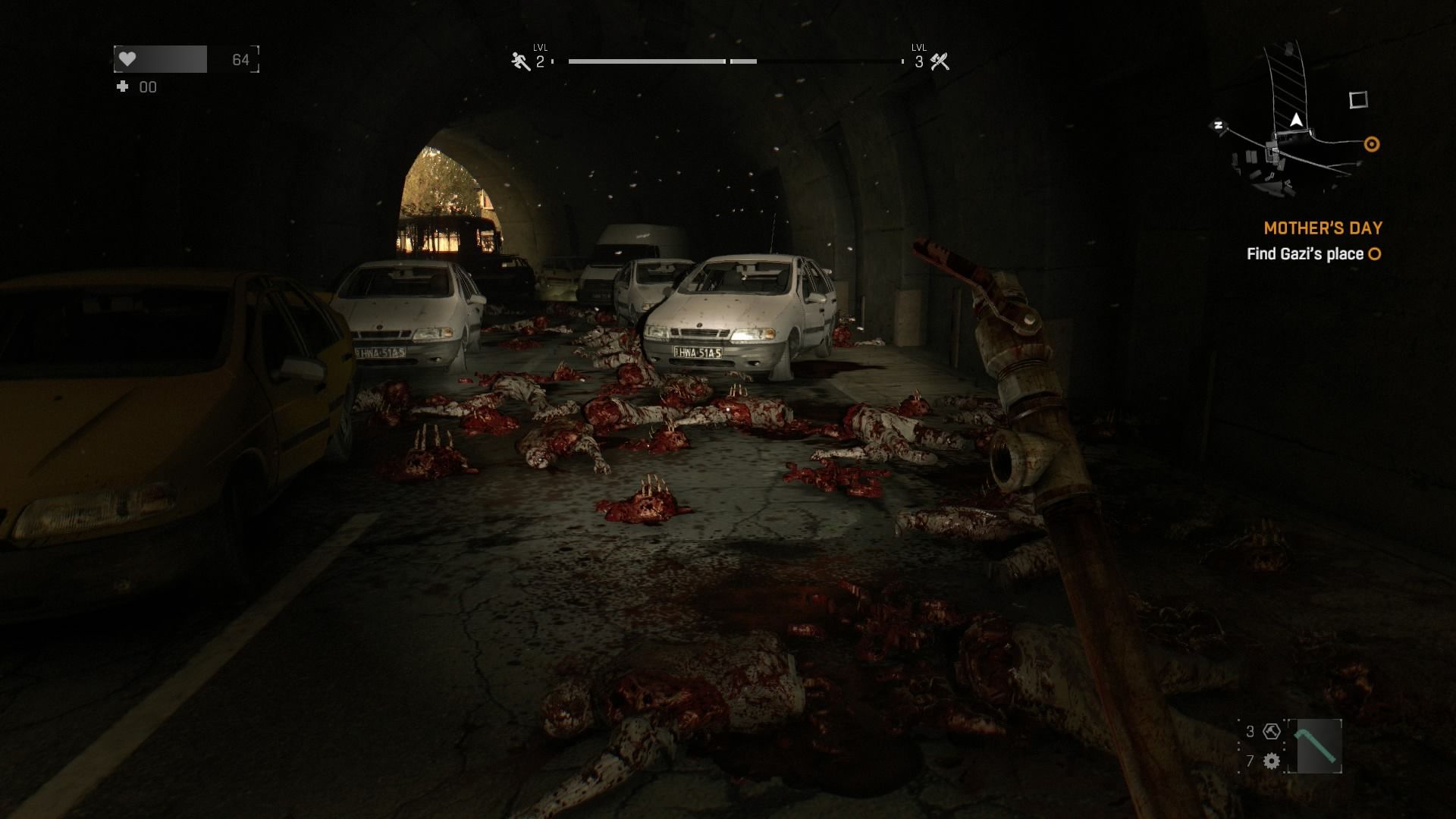Click the Find Gazi's place objective
This screenshot has width=1456, height=819.
[x=1305, y=254]
